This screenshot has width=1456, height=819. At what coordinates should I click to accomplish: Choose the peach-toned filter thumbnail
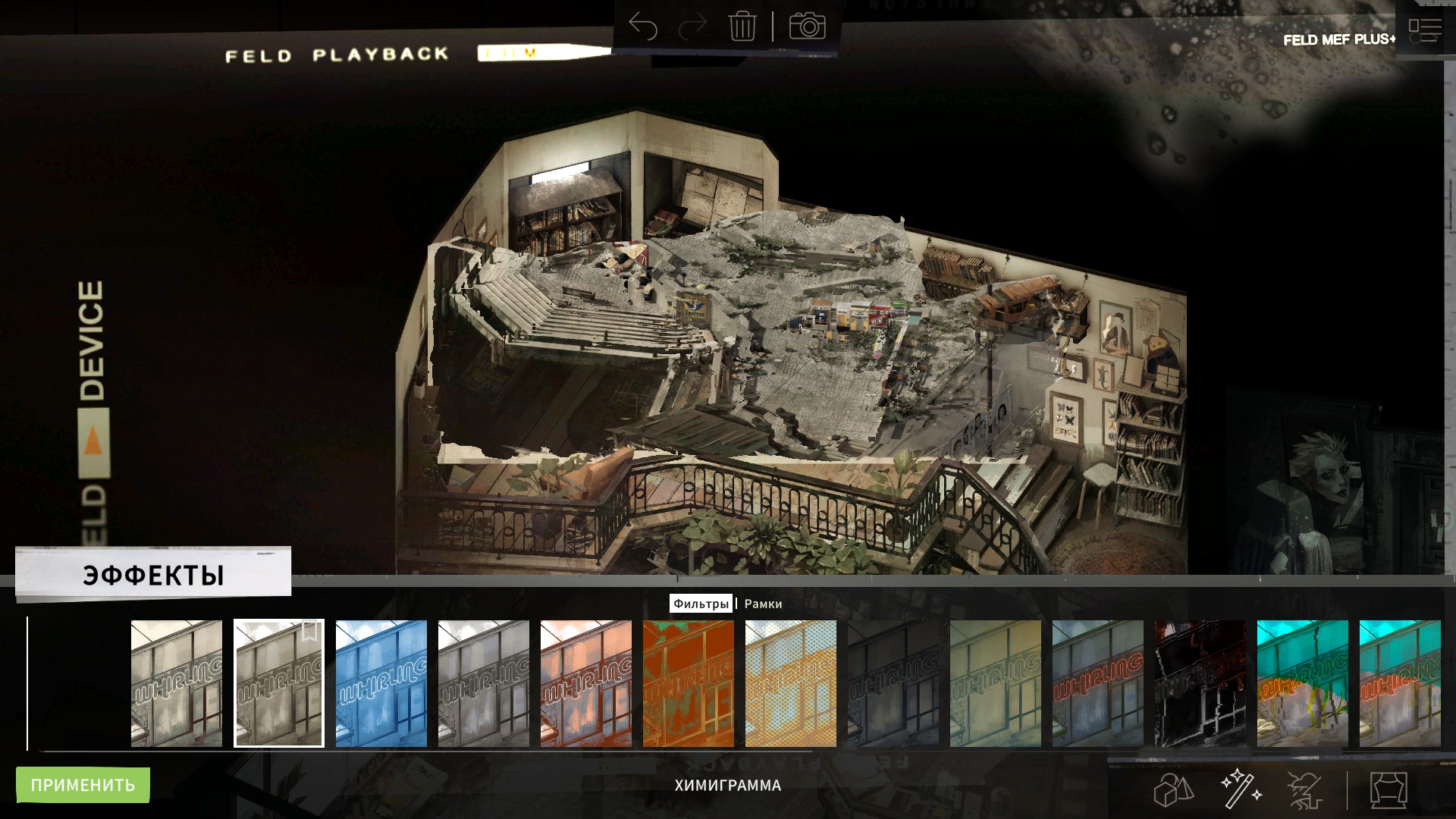(x=586, y=683)
